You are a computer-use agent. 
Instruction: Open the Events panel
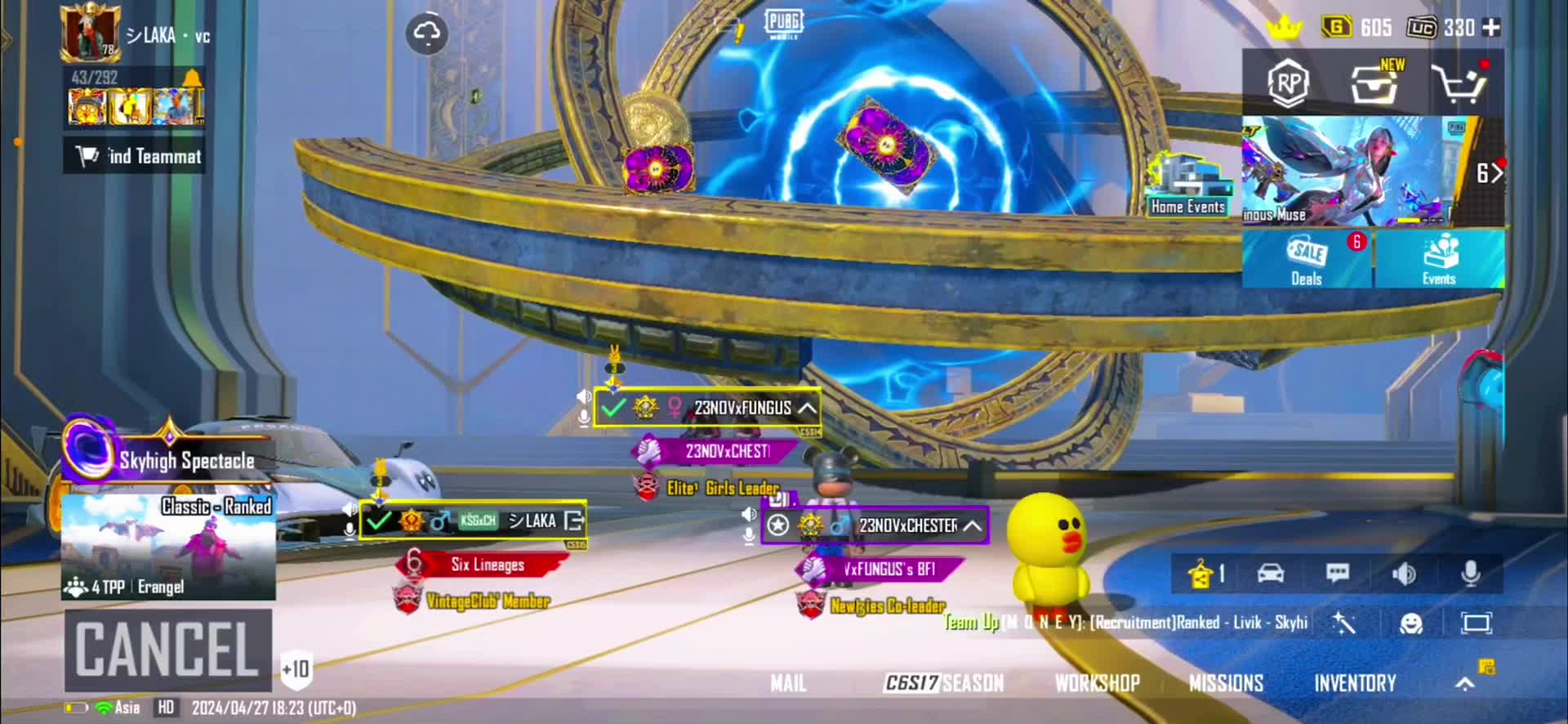click(1439, 259)
